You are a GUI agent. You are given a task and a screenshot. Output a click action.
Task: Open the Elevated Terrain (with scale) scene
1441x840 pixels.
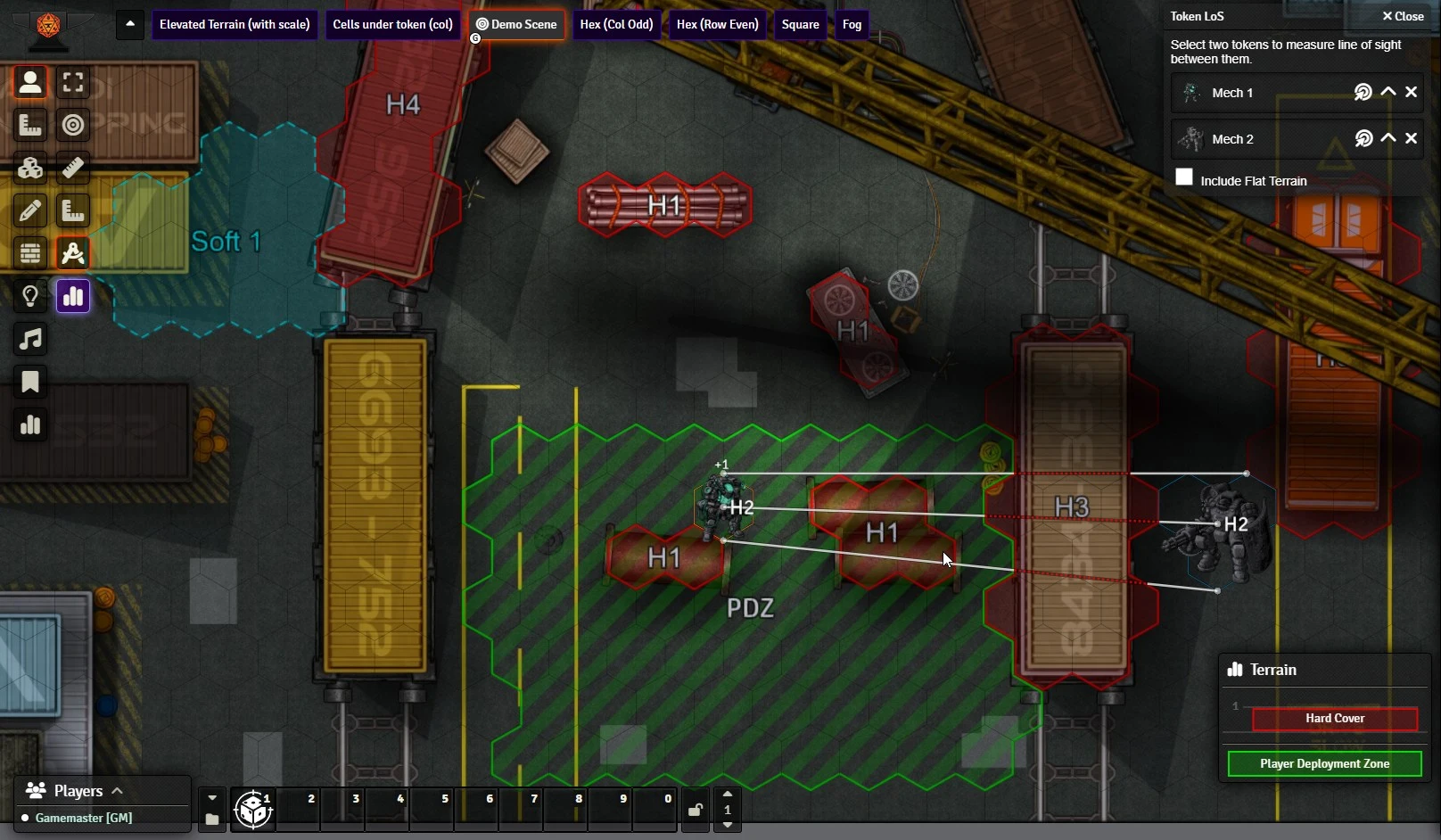coord(235,24)
